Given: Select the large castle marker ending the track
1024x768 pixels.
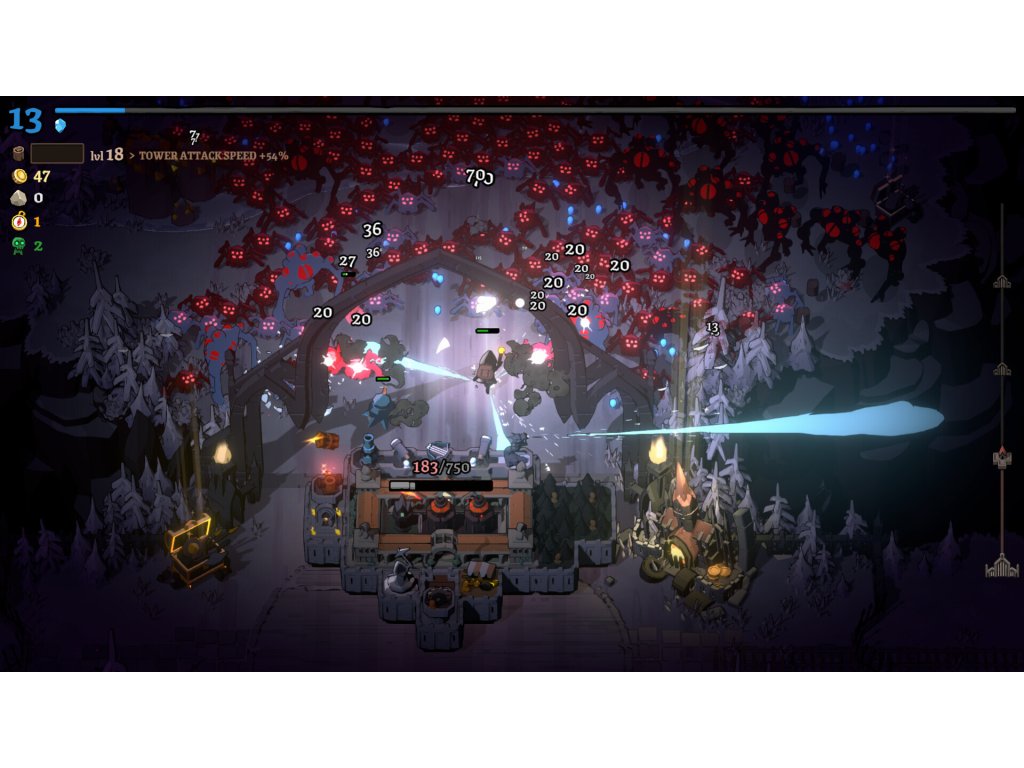Looking at the screenshot, I should [x=1001, y=567].
